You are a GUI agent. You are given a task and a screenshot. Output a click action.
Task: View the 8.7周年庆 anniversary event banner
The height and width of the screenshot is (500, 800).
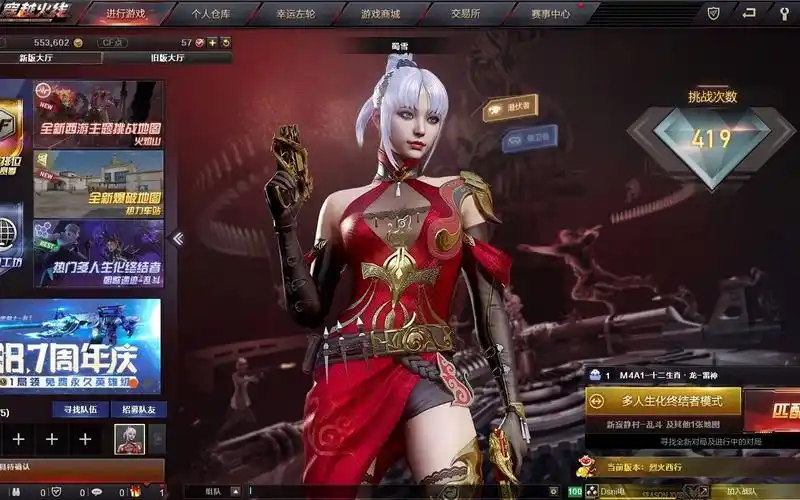[x=80, y=345]
